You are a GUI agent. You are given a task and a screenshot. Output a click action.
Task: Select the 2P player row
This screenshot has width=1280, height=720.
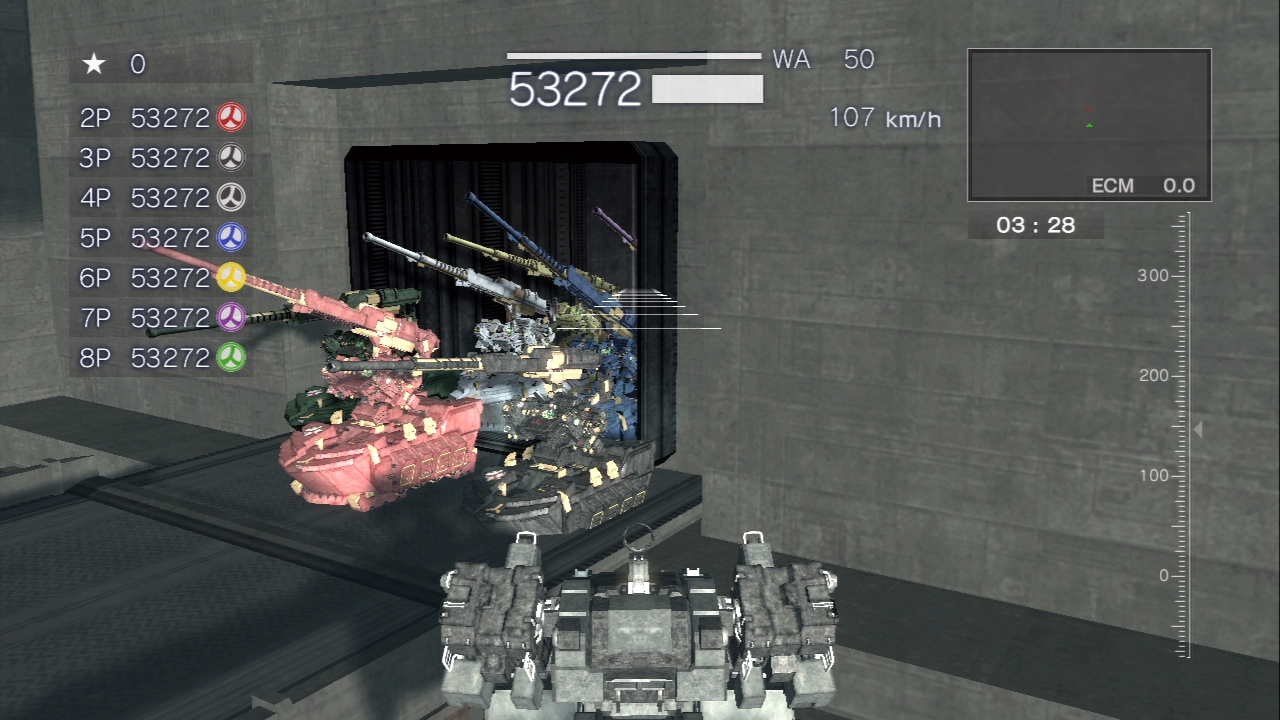pyautogui.click(x=160, y=118)
